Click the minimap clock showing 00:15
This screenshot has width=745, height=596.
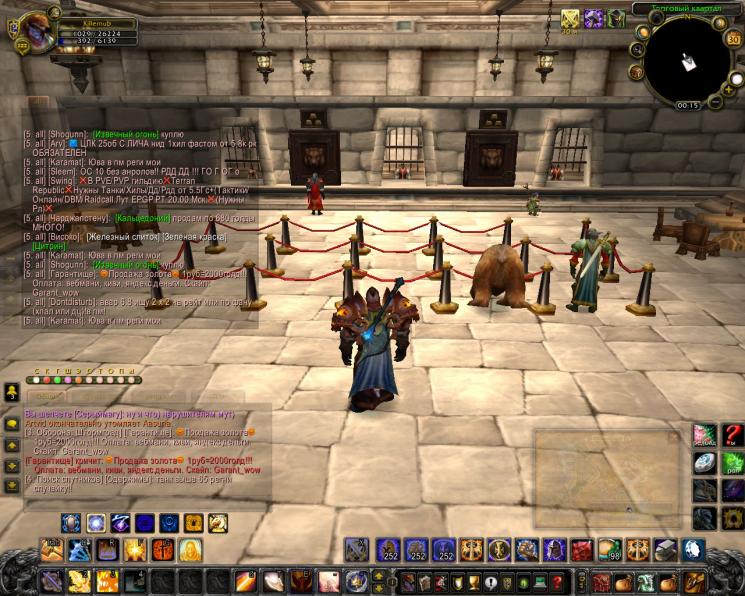(688, 105)
